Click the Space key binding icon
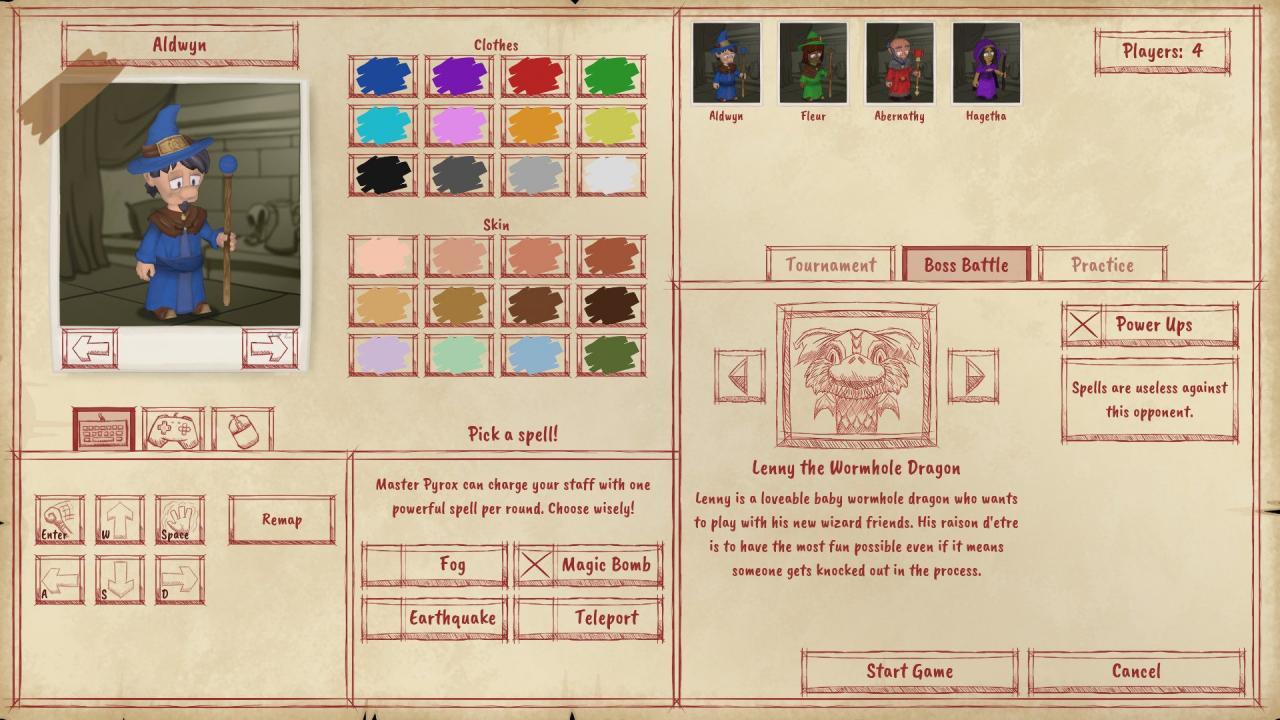 point(178,517)
